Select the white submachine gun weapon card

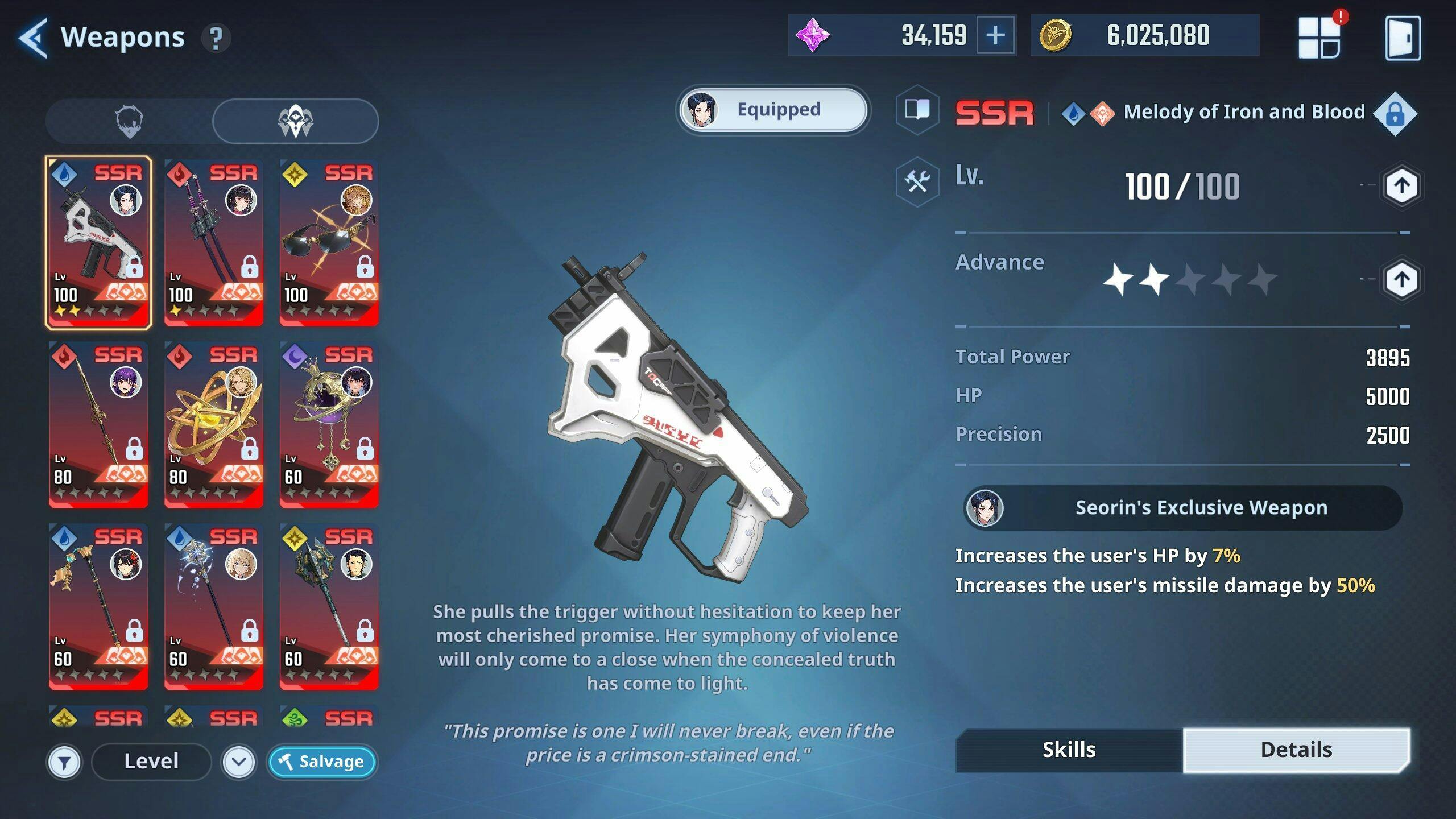98,243
